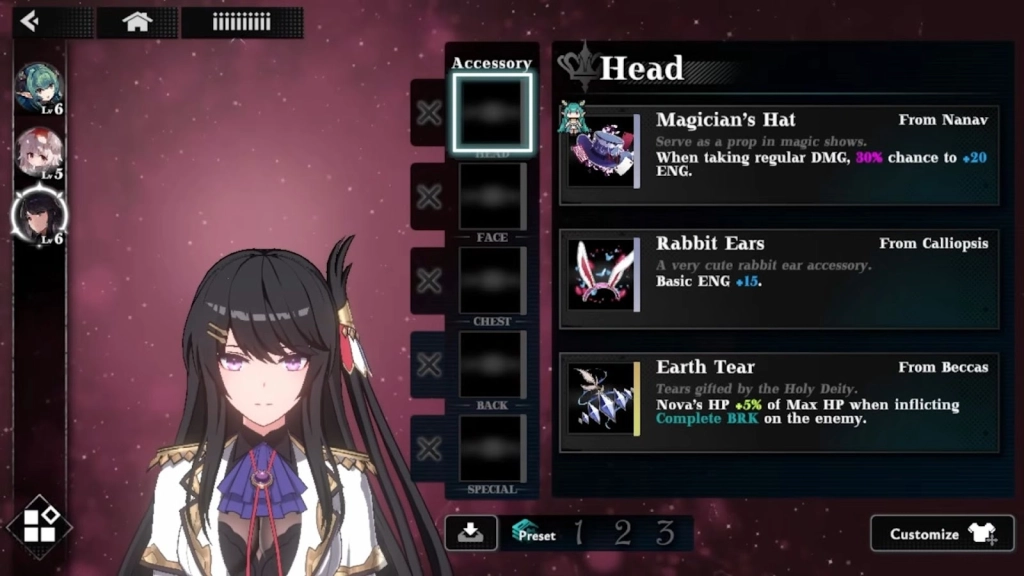Apply preset number 3
1024x576 pixels.
pyautogui.click(x=665, y=533)
